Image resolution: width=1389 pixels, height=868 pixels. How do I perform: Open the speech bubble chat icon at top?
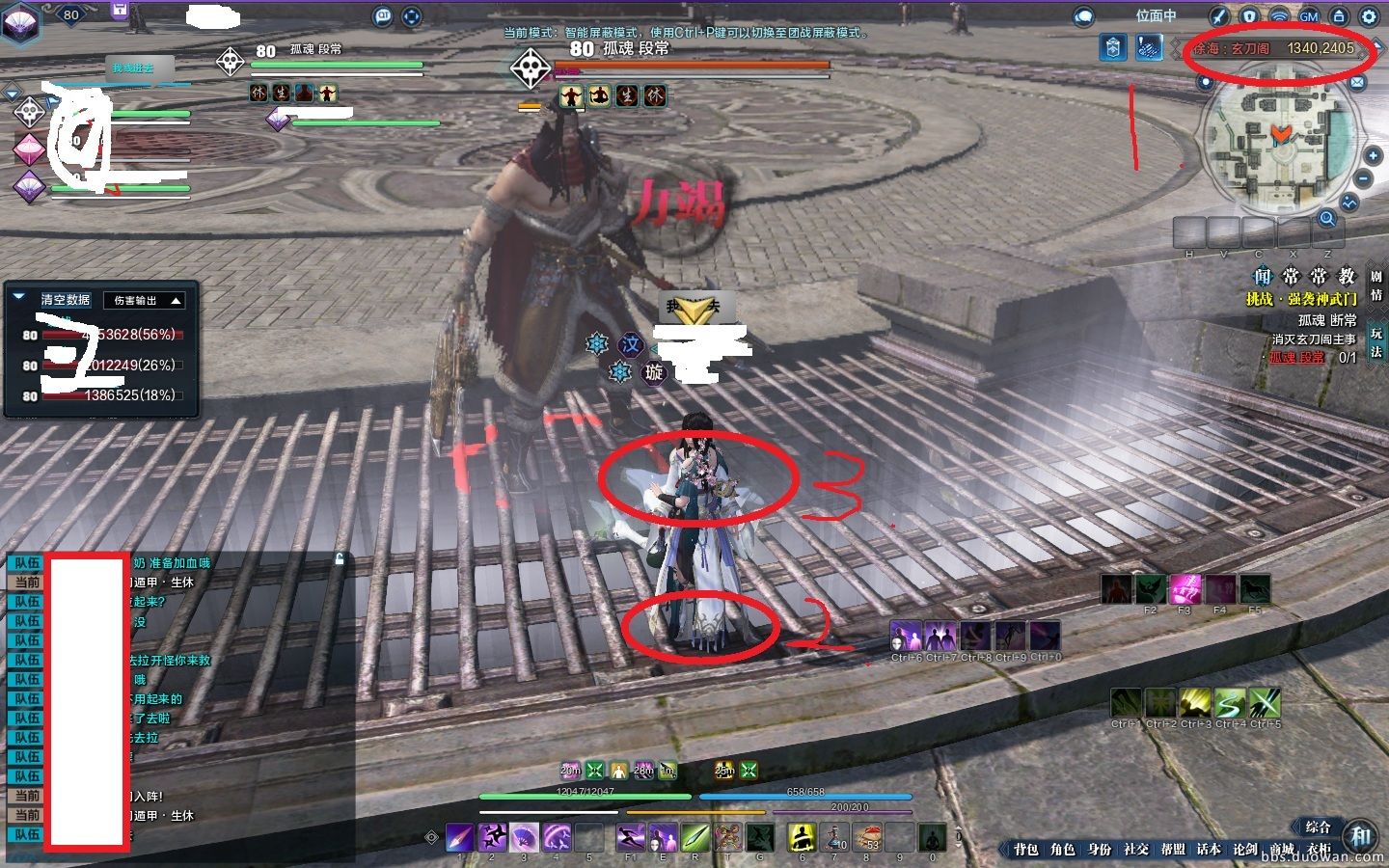[x=1084, y=16]
